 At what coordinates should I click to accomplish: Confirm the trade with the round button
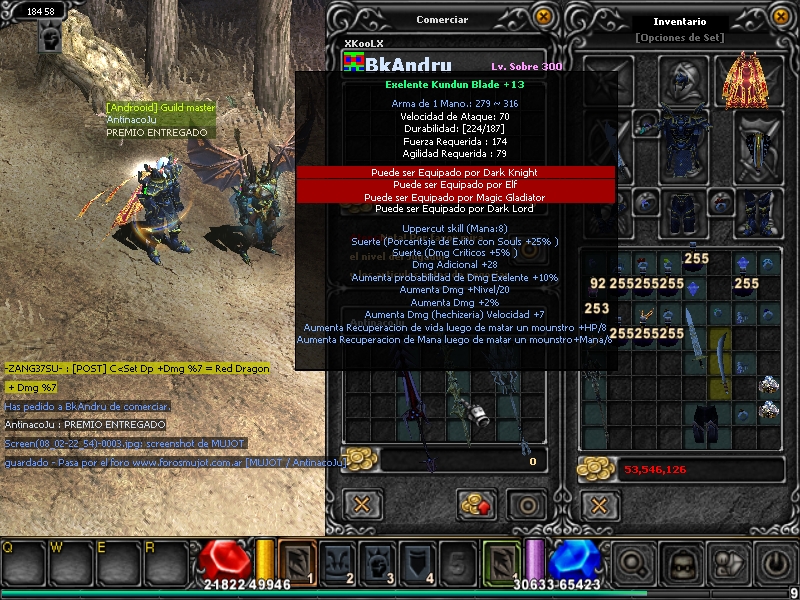click(x=526, y=504)
